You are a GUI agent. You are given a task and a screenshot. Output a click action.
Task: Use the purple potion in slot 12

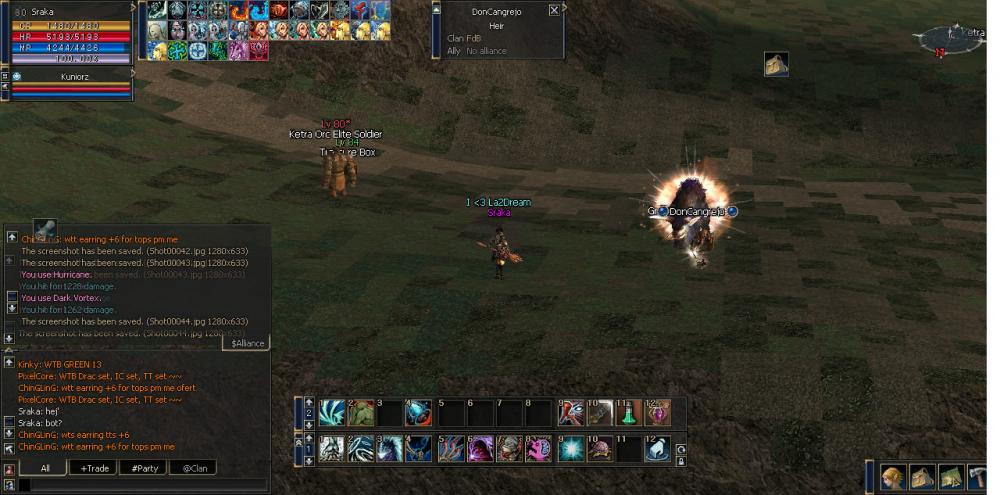tap(658, 413)
